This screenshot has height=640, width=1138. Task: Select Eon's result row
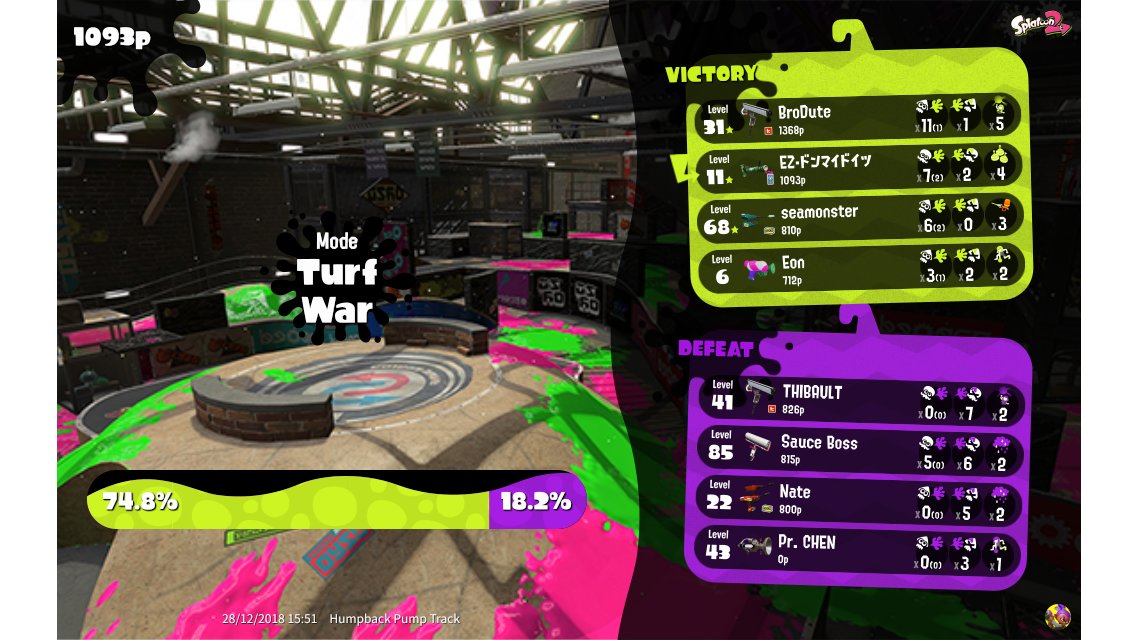tap(858, 268)
